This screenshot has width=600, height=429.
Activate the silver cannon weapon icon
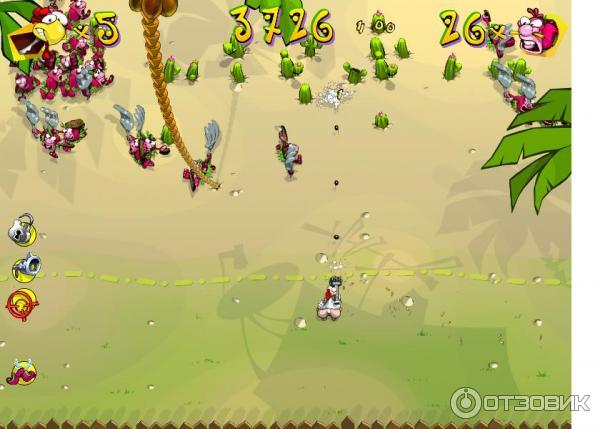[24, 266]
